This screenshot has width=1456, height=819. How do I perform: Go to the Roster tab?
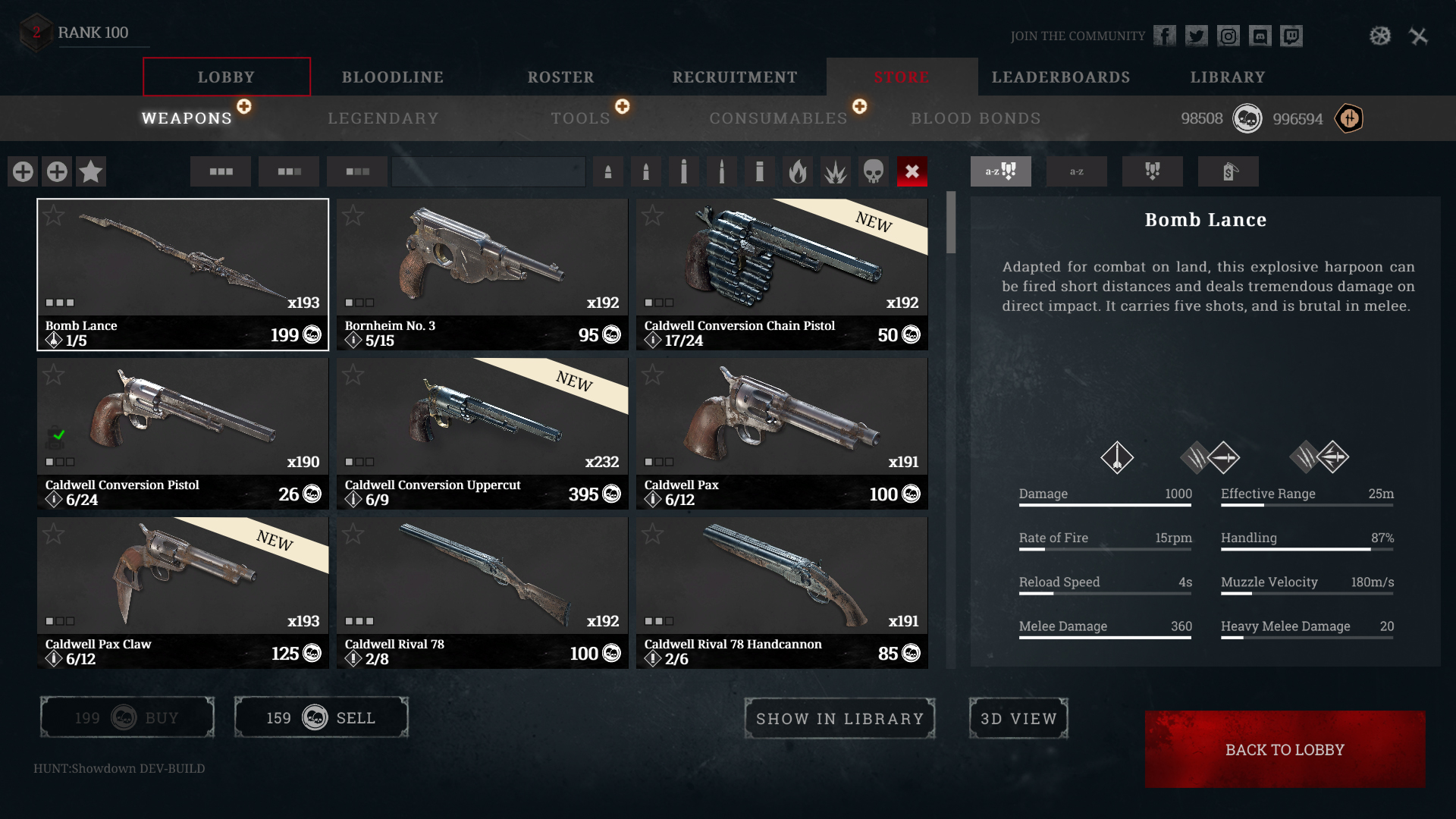(x=560, y=77)
